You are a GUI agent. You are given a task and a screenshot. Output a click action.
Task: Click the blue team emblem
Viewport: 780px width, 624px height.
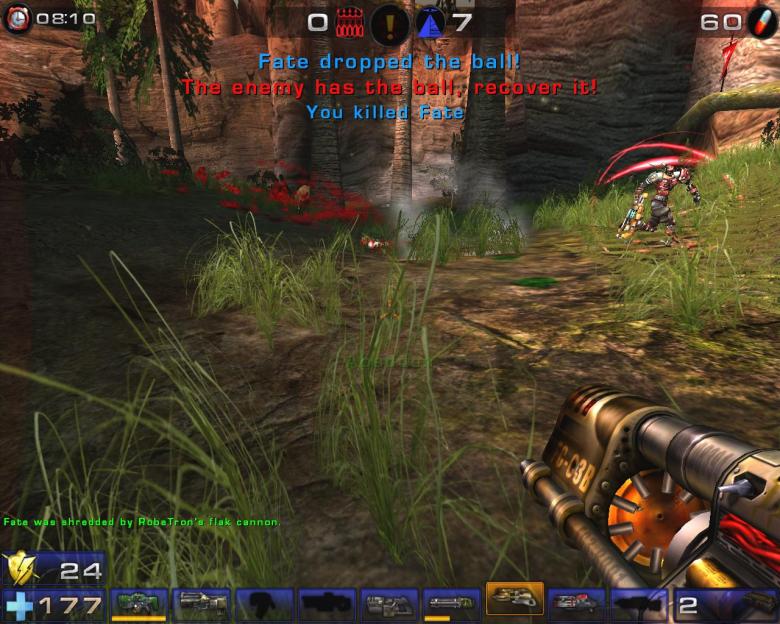[x=430, y=22]
